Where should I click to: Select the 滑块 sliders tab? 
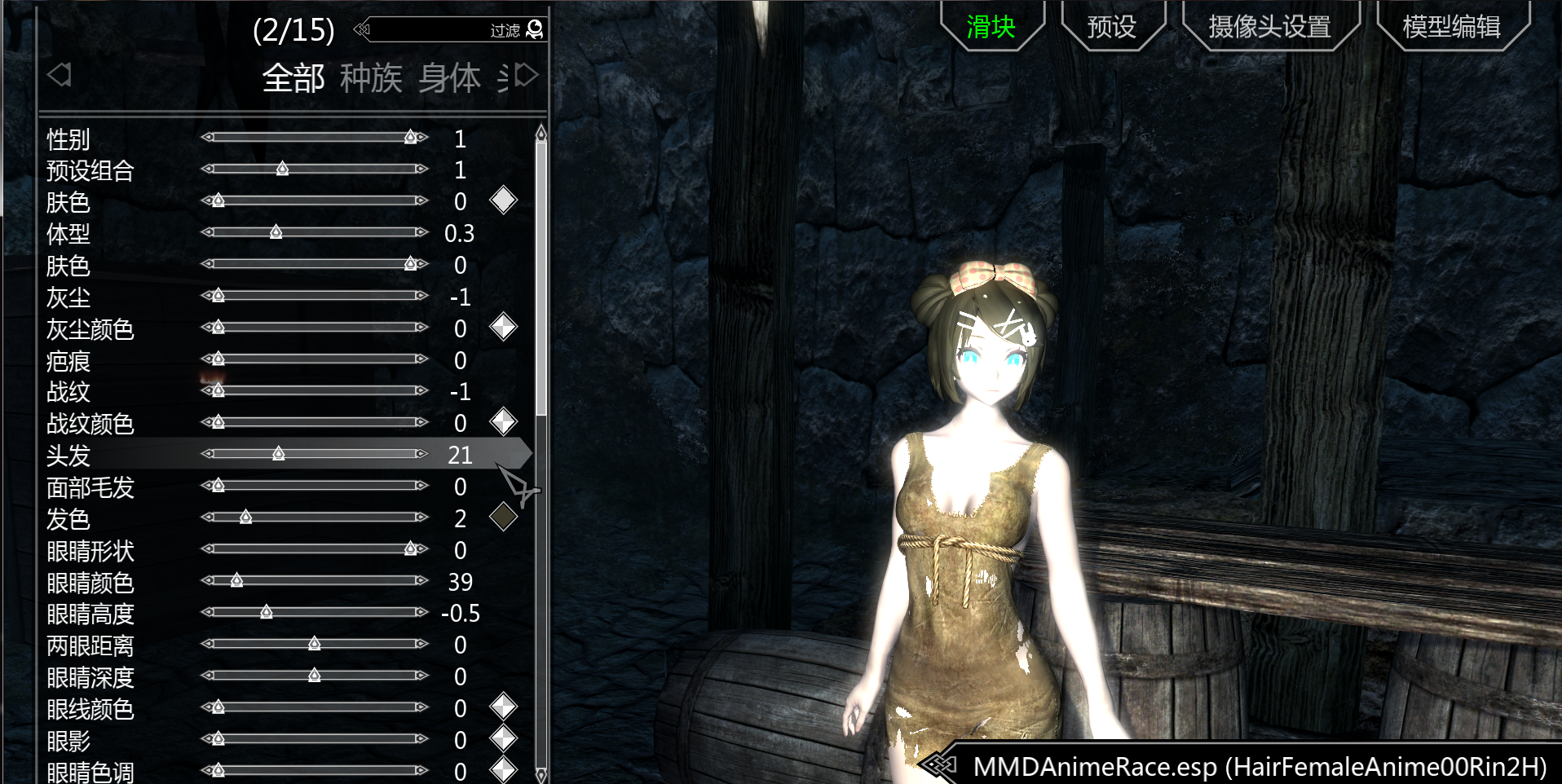coord(991,27)
